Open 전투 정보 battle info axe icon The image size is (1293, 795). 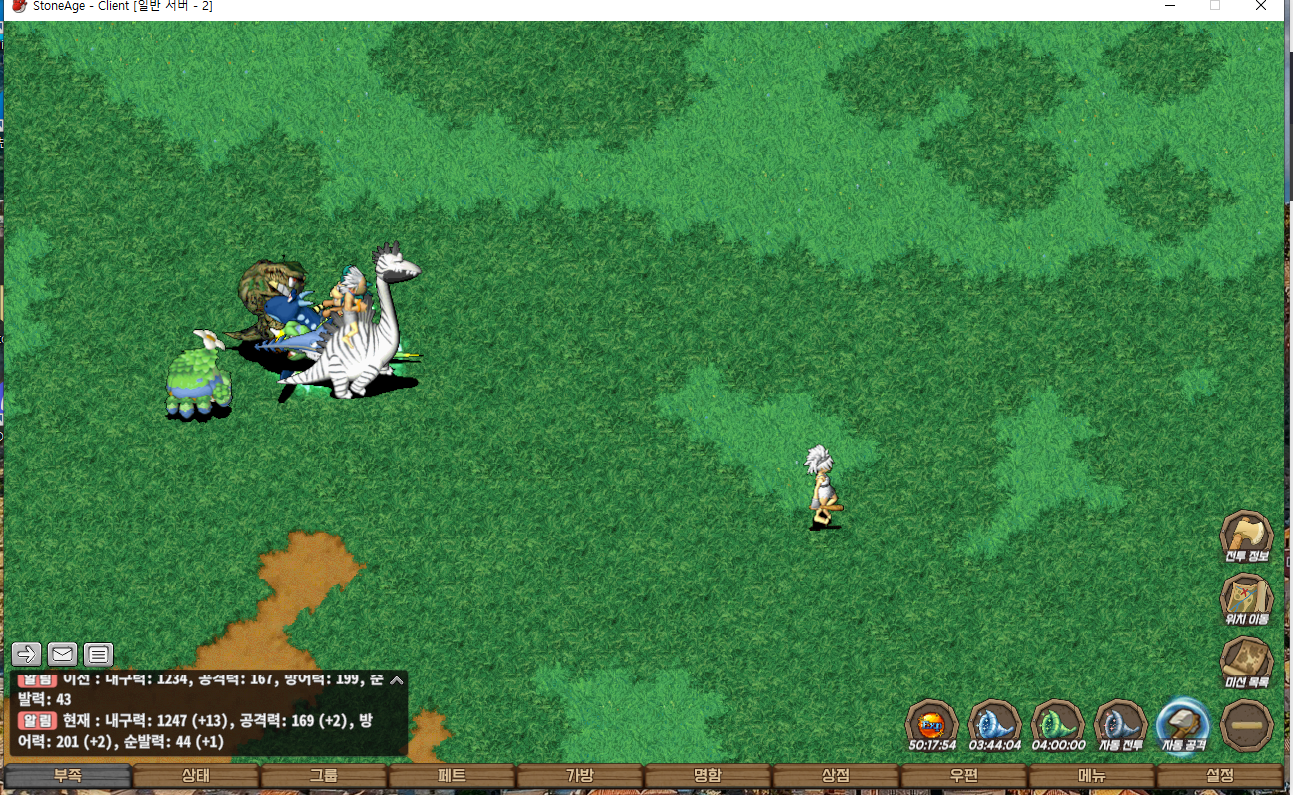(x=1246, y=536)
